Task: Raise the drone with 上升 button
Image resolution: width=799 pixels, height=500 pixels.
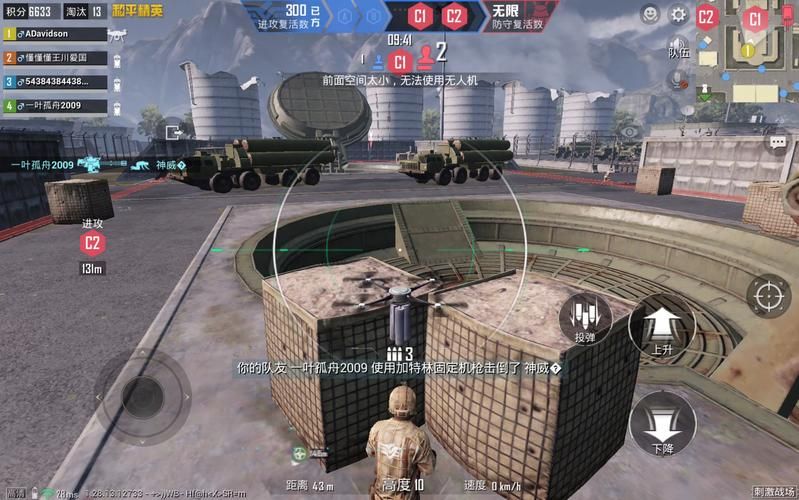Action: pyautogui.click(x=661, y=329)
